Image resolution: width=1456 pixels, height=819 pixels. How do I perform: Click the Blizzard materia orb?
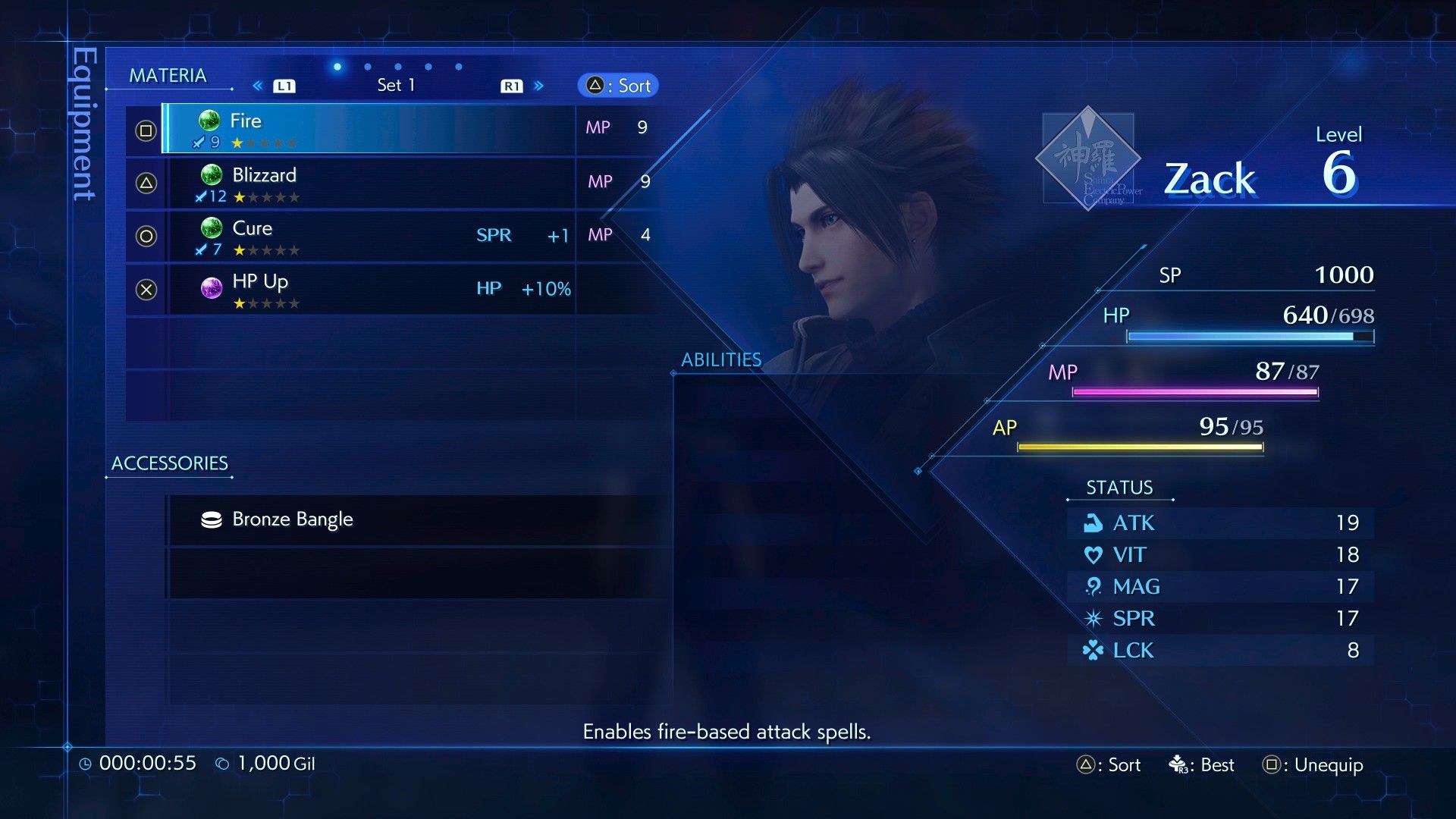(x=210, y=174)
